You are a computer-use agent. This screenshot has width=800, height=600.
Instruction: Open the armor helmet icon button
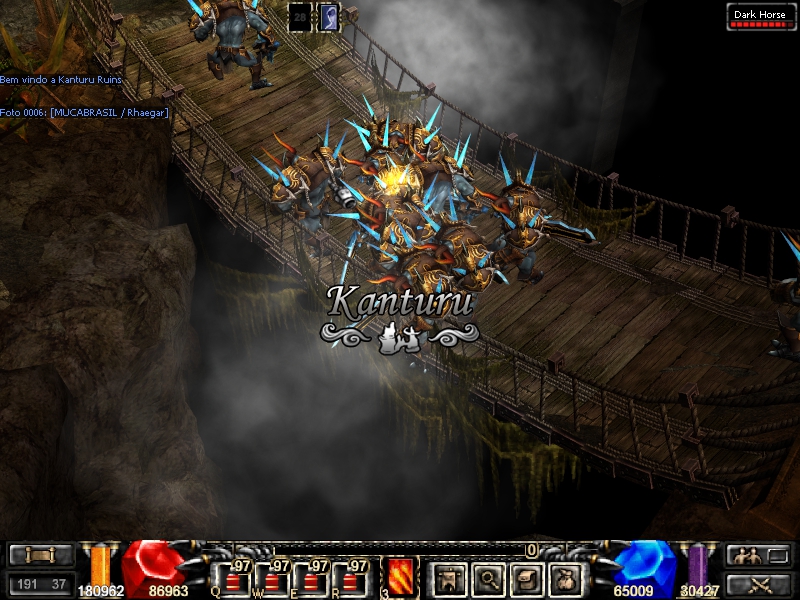pos(525,578)
